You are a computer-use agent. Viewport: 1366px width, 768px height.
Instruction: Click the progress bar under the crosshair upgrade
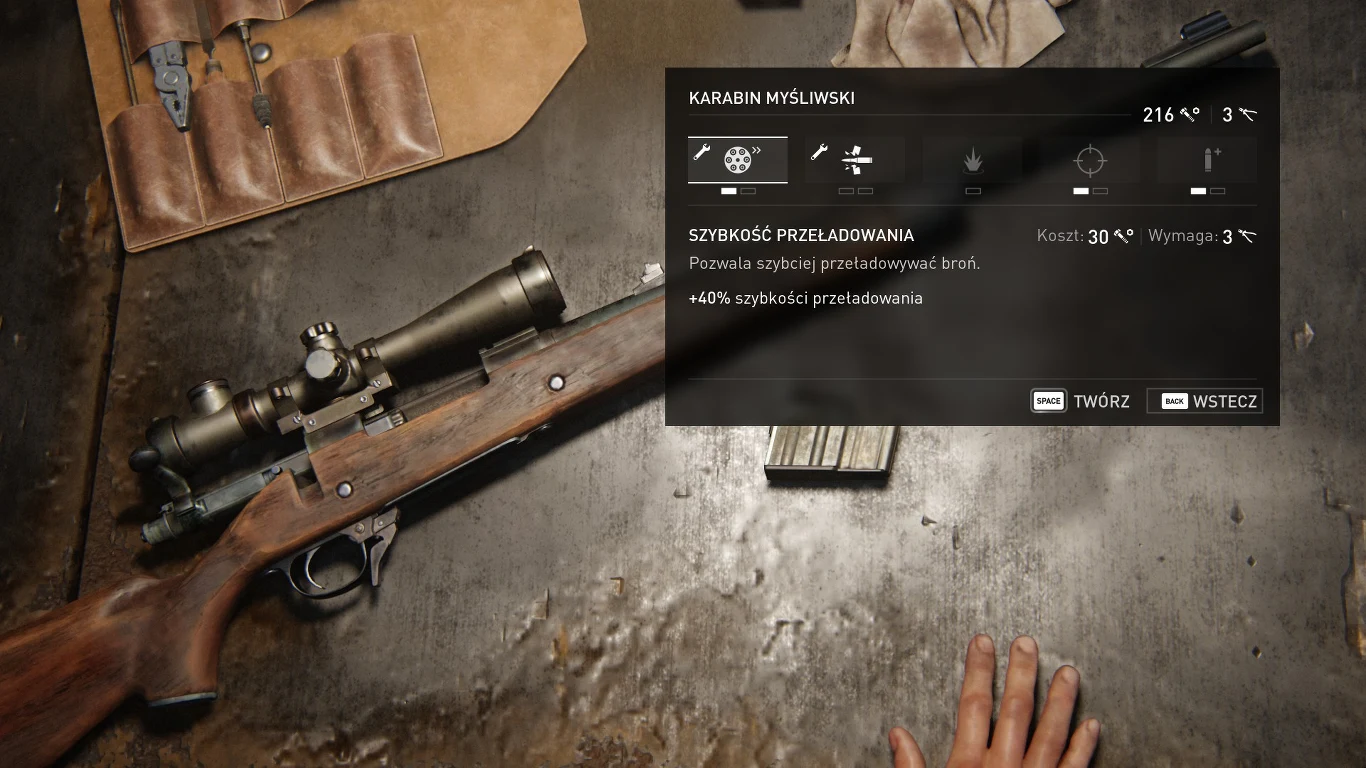point(1089,190)
